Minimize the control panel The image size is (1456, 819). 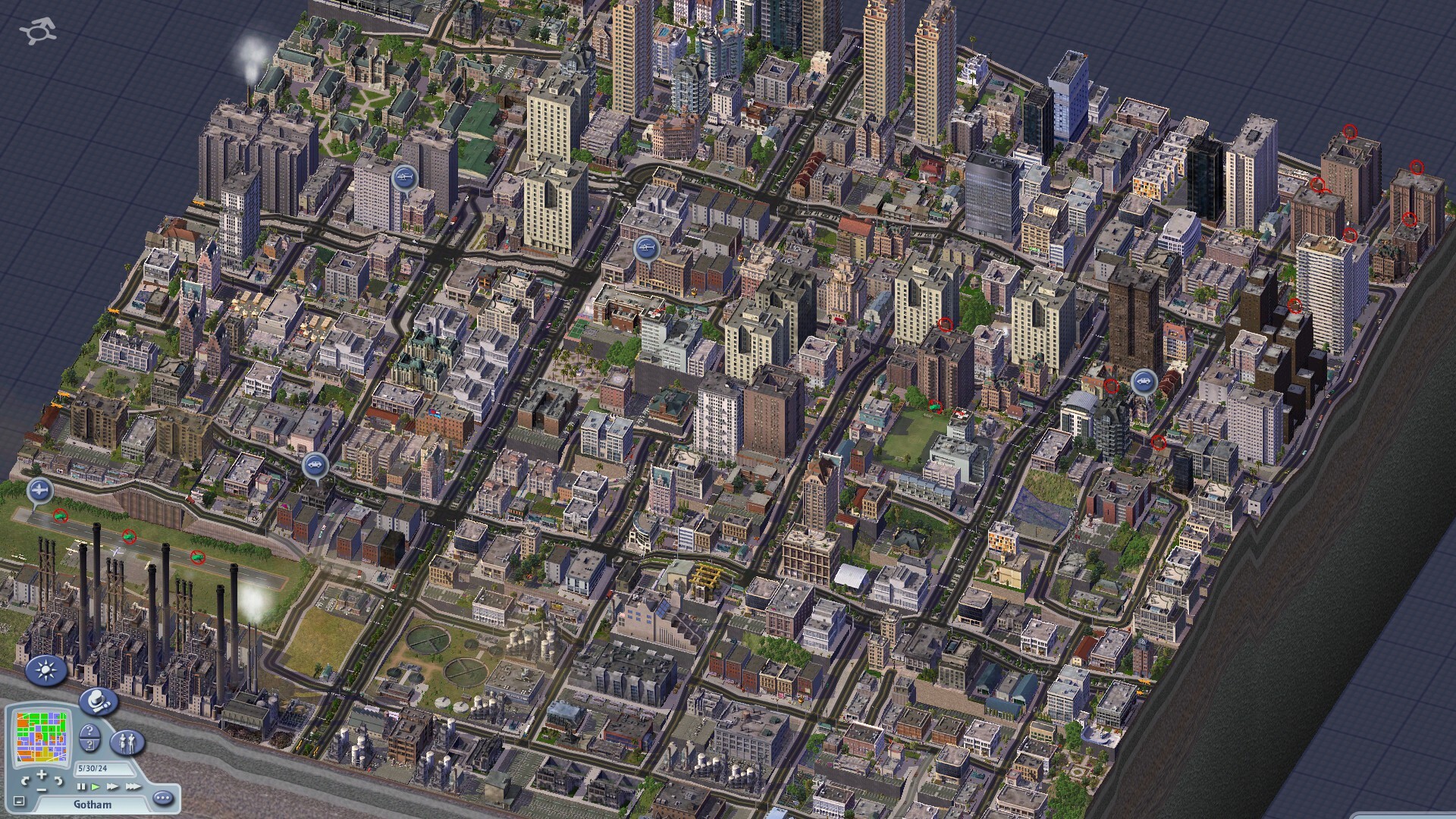(20, 801)
